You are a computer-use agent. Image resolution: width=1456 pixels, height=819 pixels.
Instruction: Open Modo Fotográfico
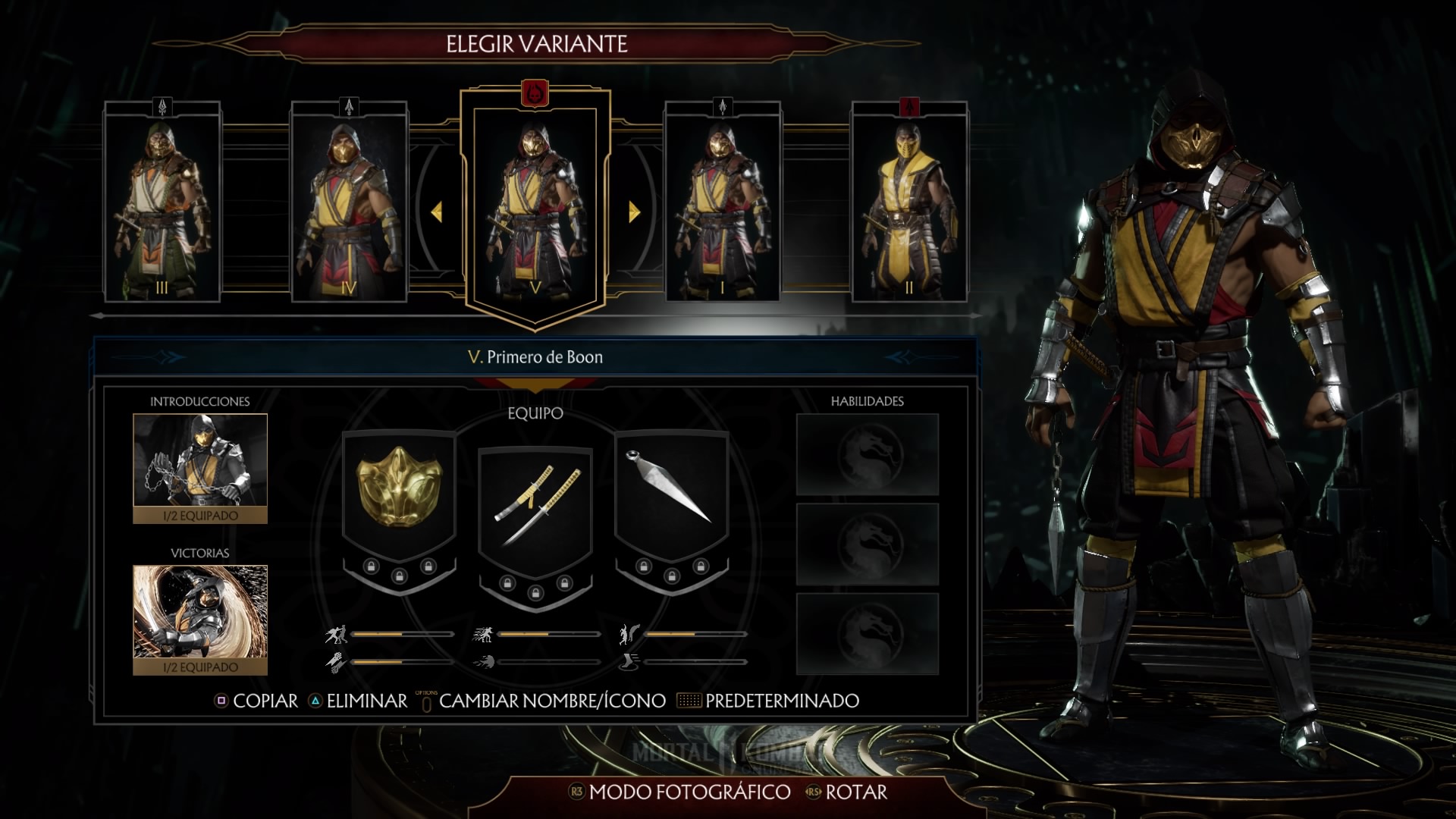coord(679,792)
